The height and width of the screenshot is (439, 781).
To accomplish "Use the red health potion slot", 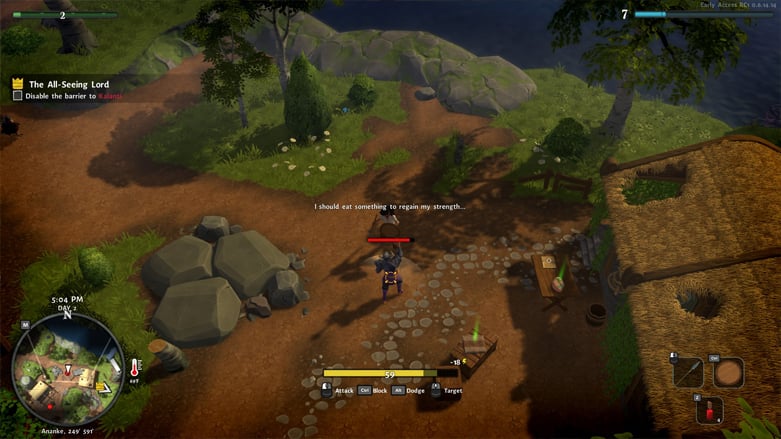I will pyautogui.click(x=709, y=410).
